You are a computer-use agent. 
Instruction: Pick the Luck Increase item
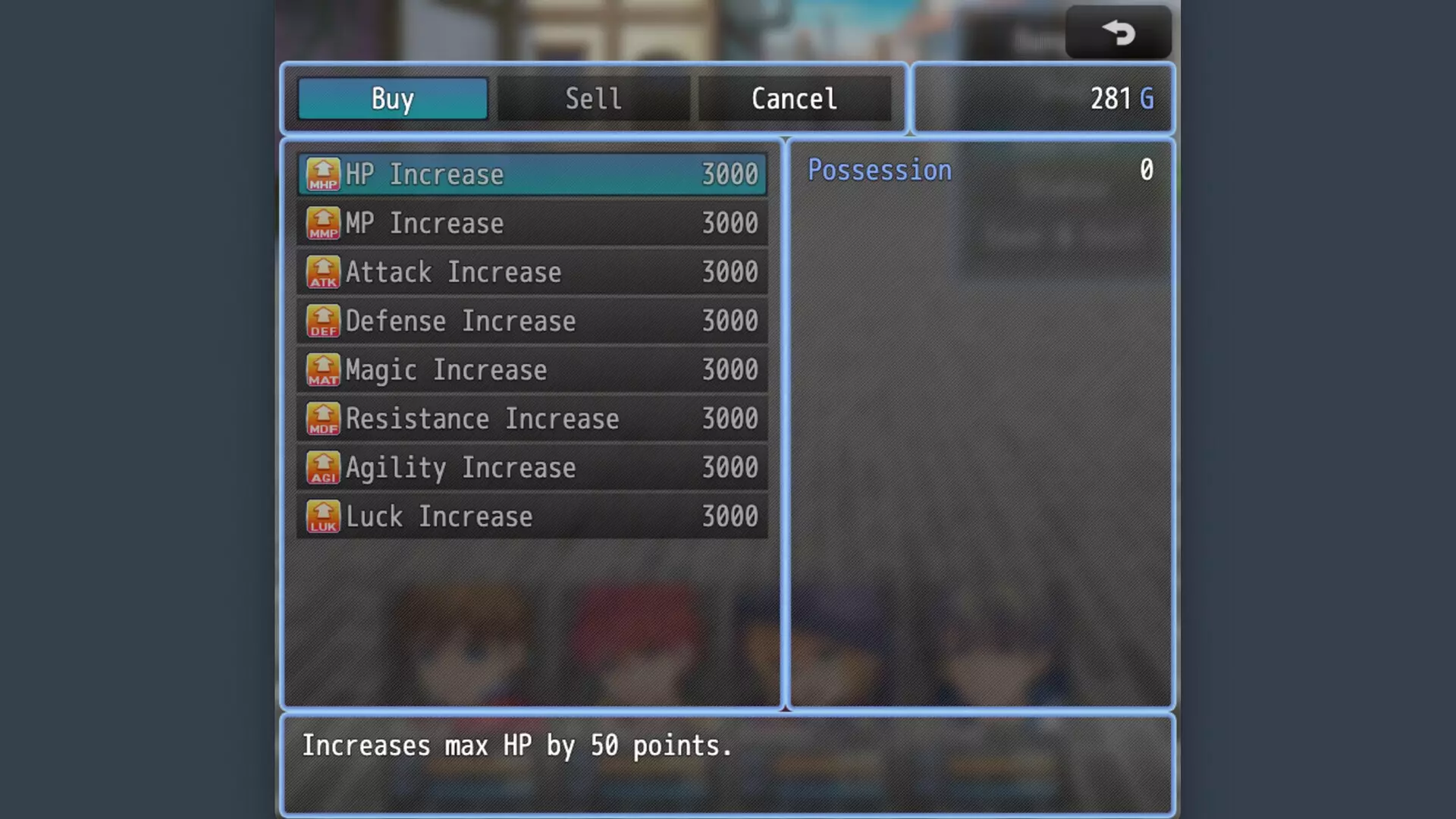(532, 517)
